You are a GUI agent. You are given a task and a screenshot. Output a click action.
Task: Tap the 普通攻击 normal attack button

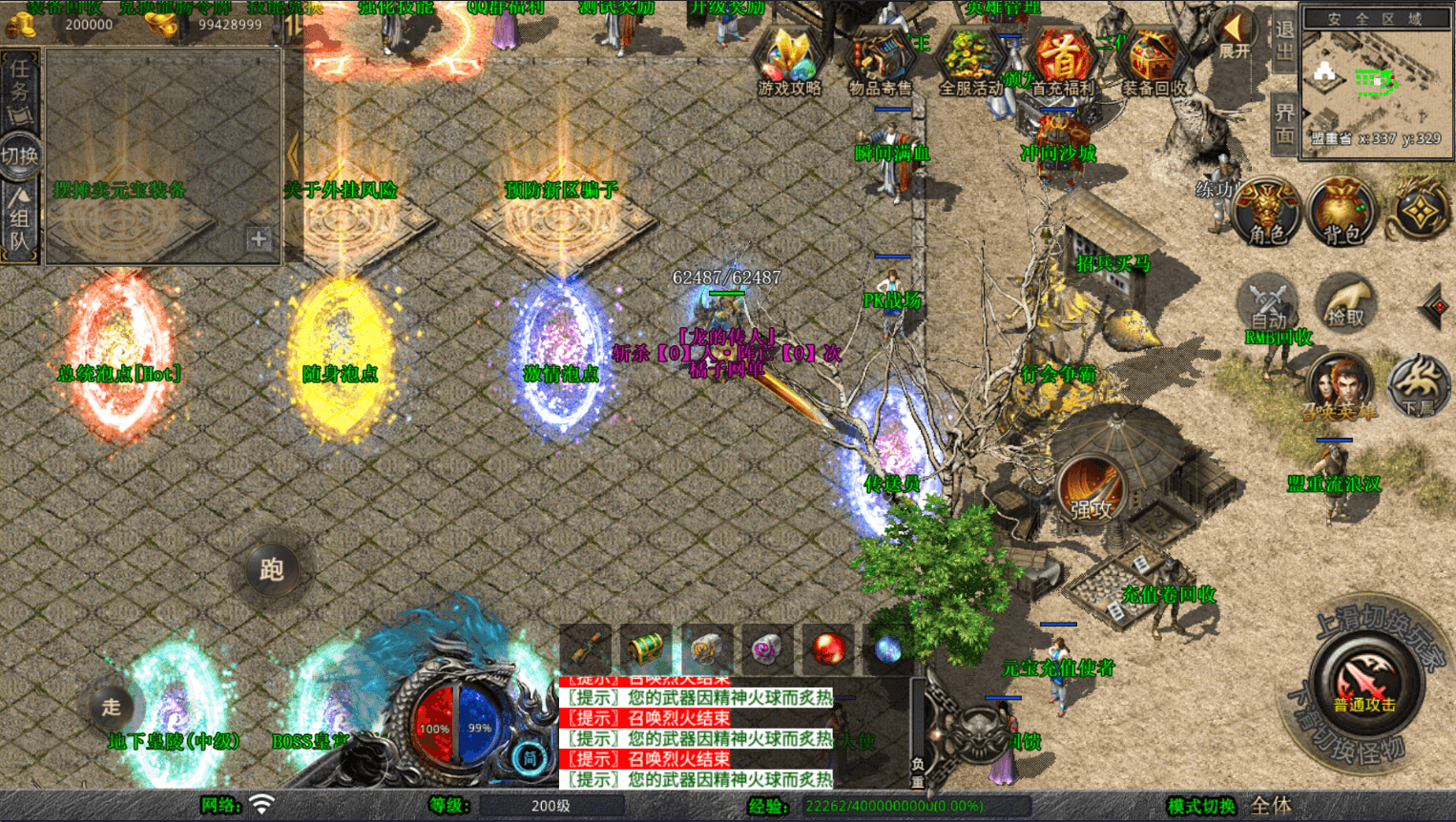tap(1364, 684)
